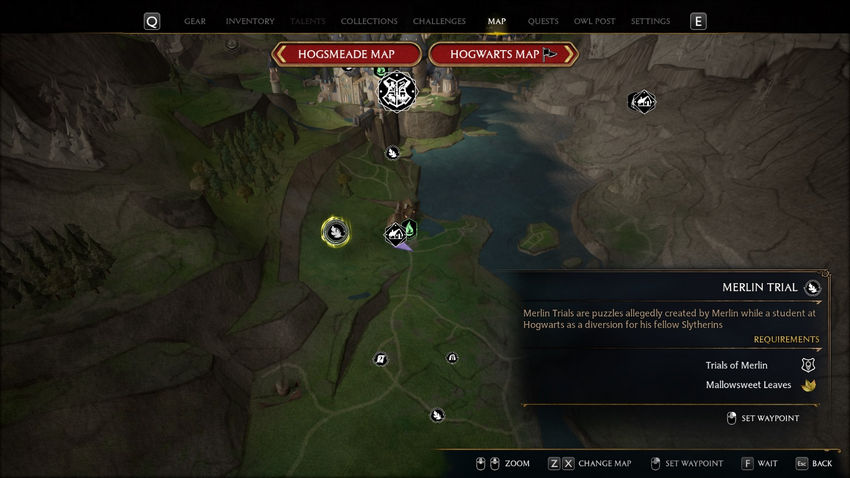
Task: Select the Map tab
Action: coord(497,21)
